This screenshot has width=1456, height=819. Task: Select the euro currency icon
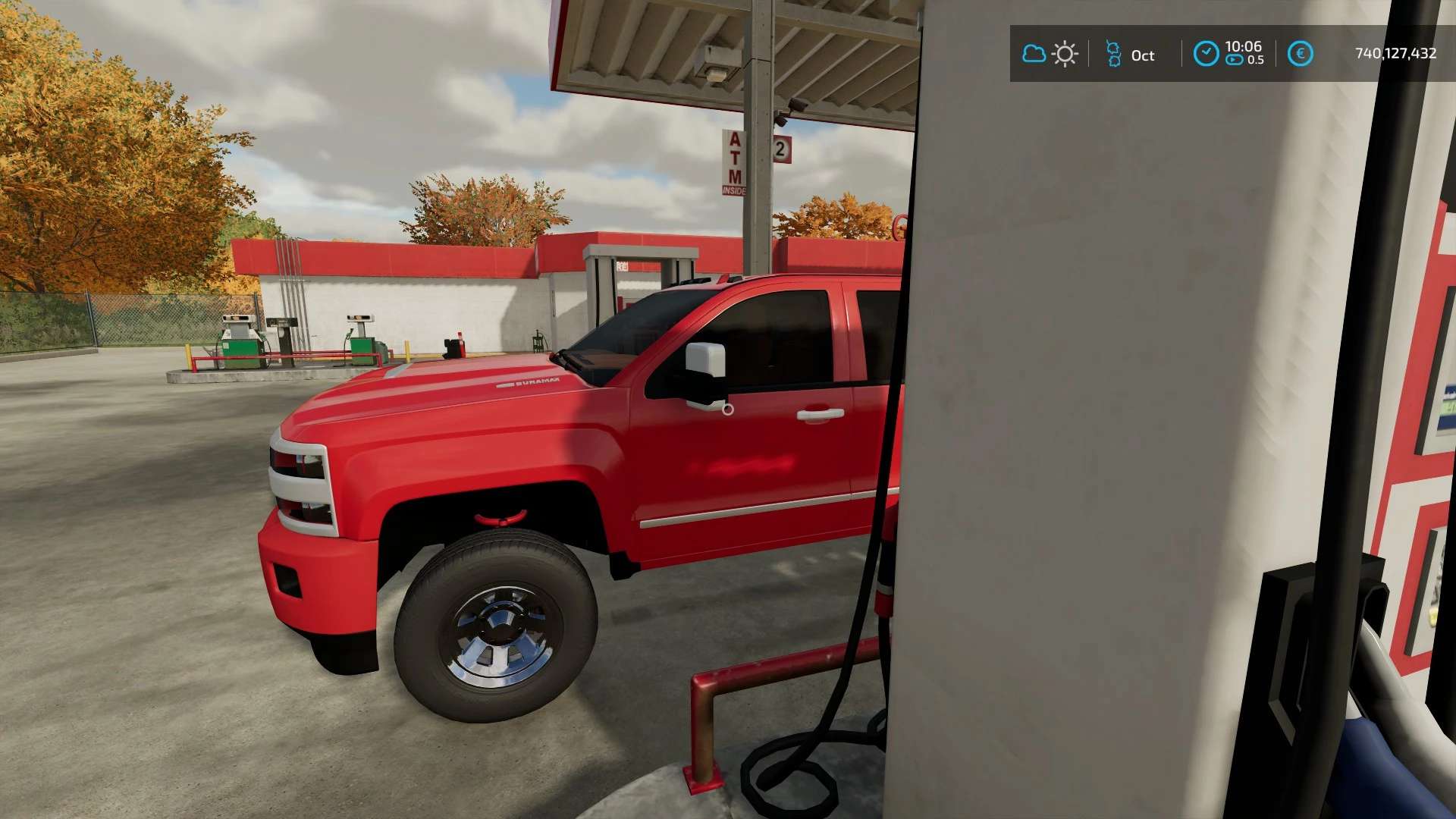coord(1300,54)
